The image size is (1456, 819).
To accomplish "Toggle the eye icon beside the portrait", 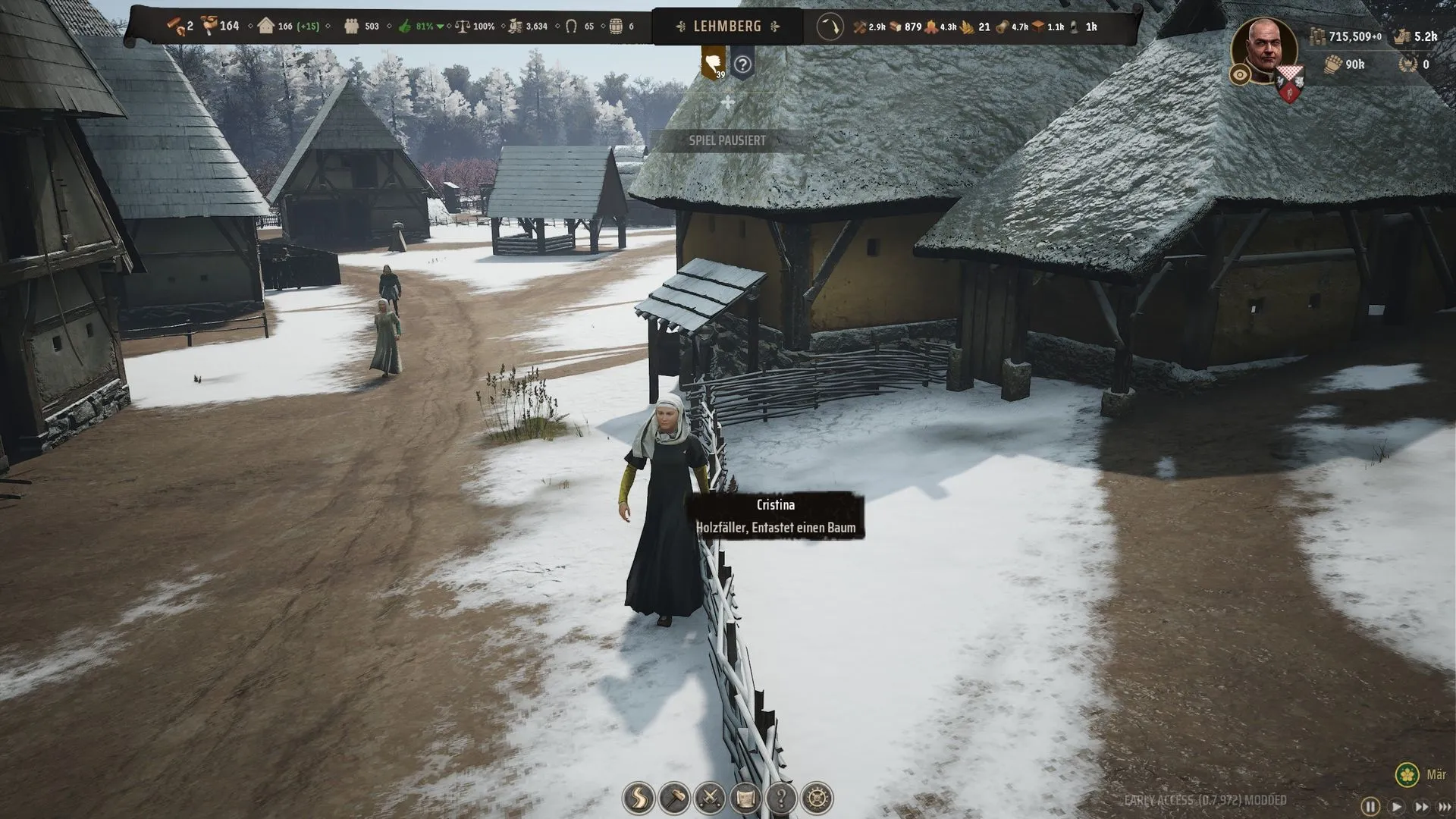I will pyautogui.click(x=1241, y=74).
